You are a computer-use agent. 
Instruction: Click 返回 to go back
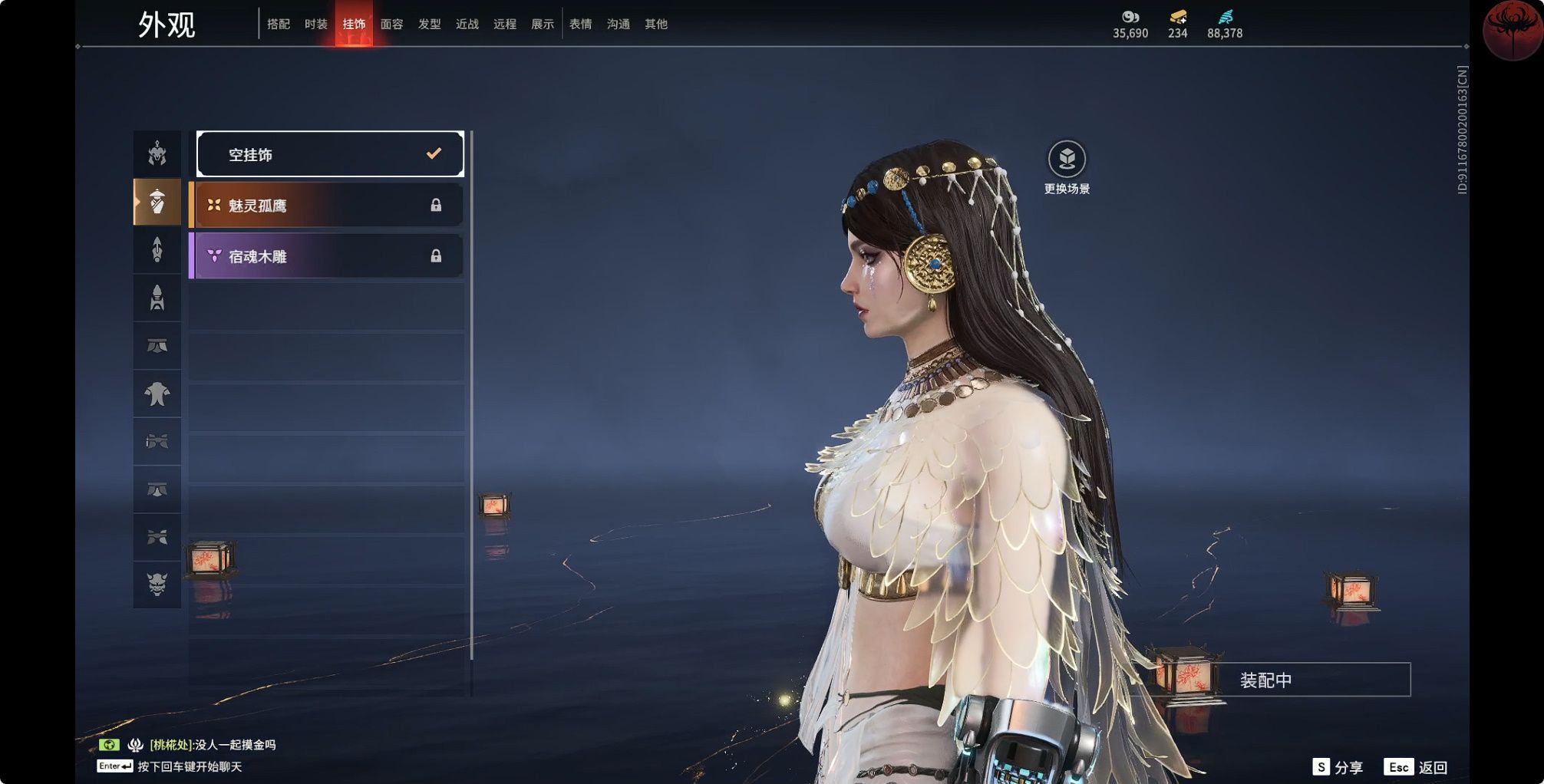pyautogui.click(x=1417, y=767)
